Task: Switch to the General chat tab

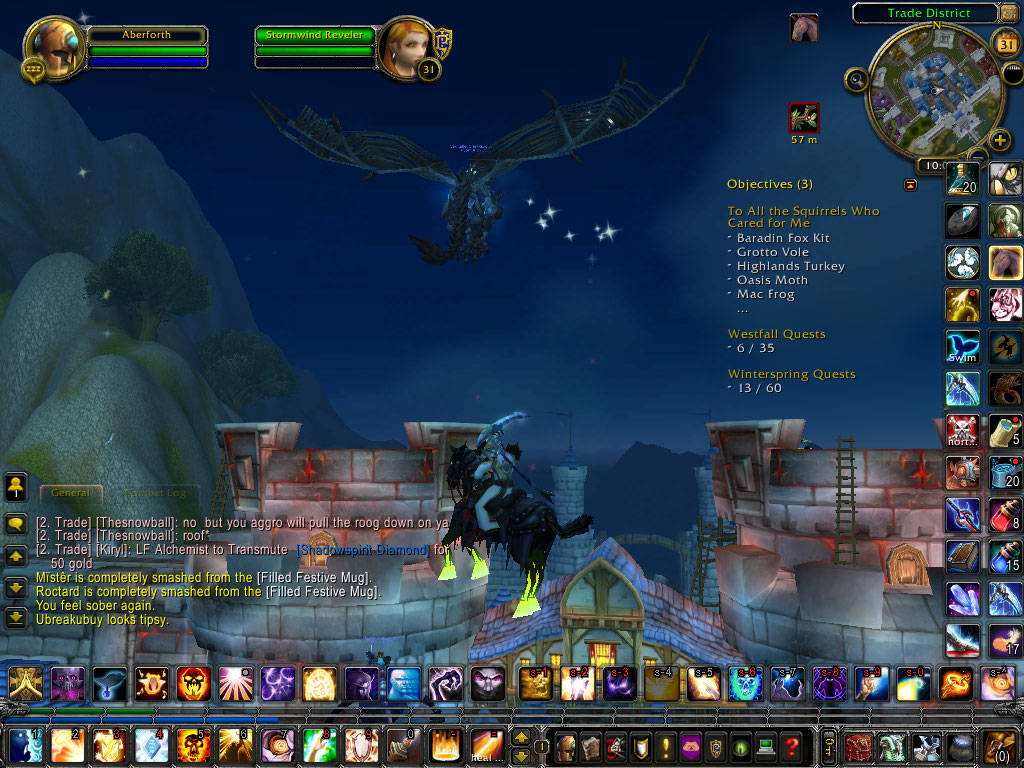Action: [x=71, y=492]
